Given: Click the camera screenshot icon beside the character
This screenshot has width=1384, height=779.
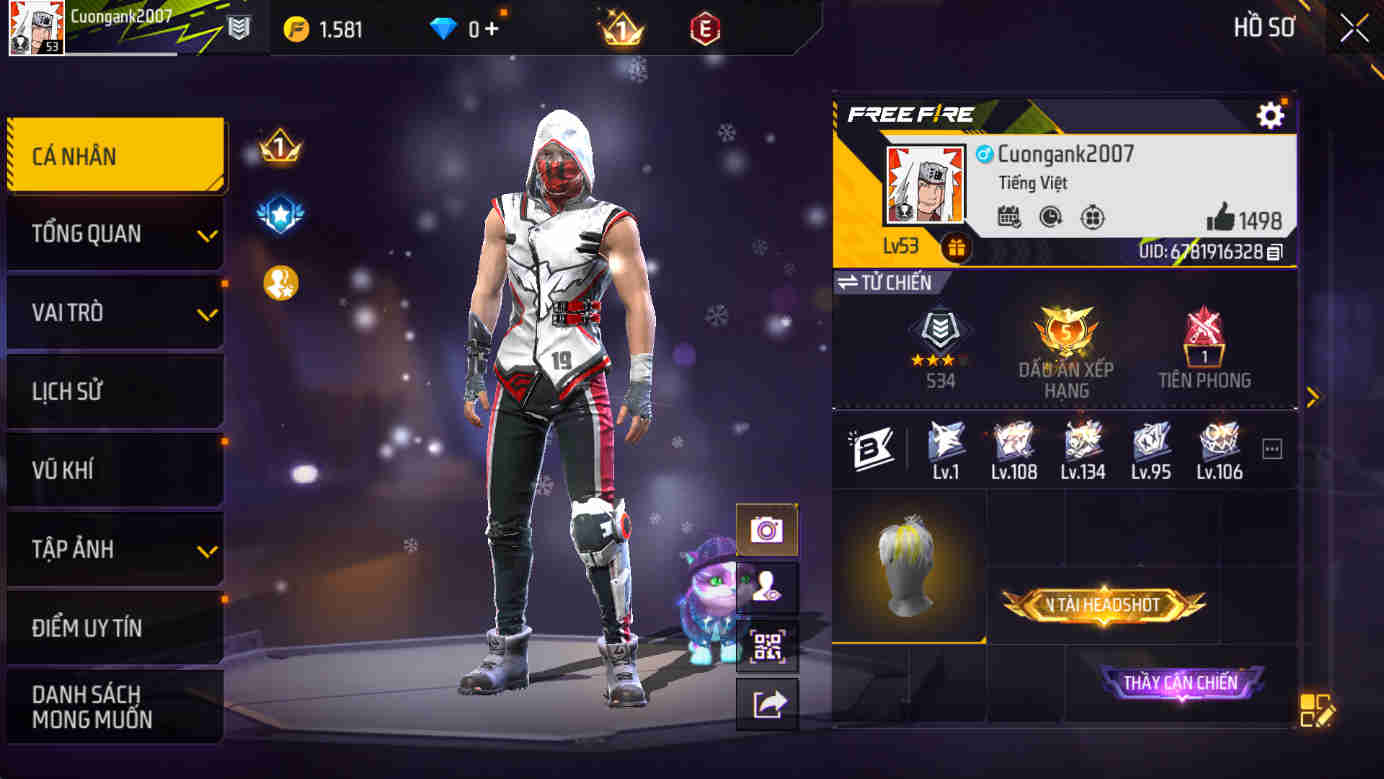Looking at the screenshot, I should pyautogui.click(x=766, y=530).
